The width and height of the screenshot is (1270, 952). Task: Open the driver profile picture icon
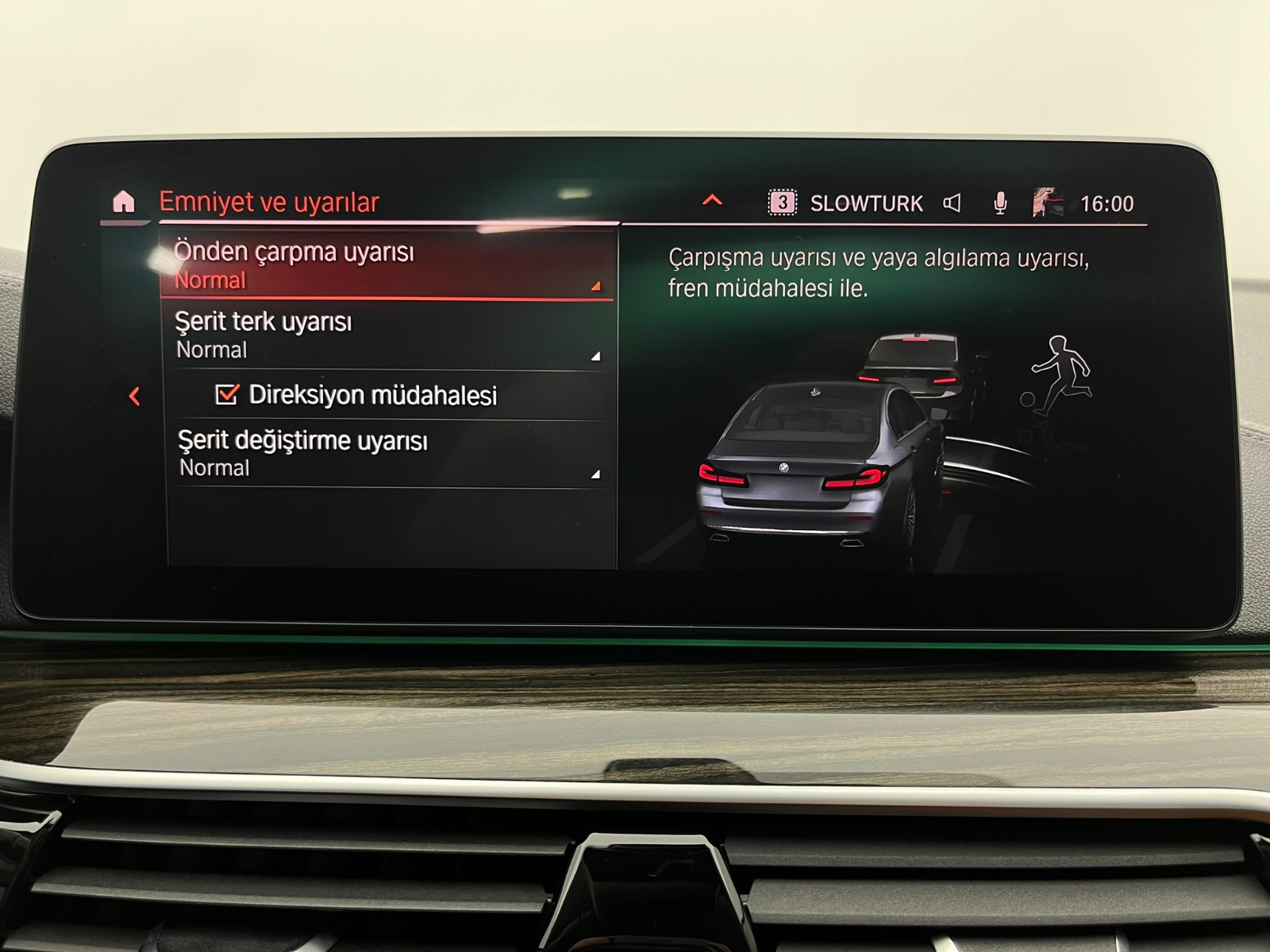pyautogui.click(x=1045, y=201)
